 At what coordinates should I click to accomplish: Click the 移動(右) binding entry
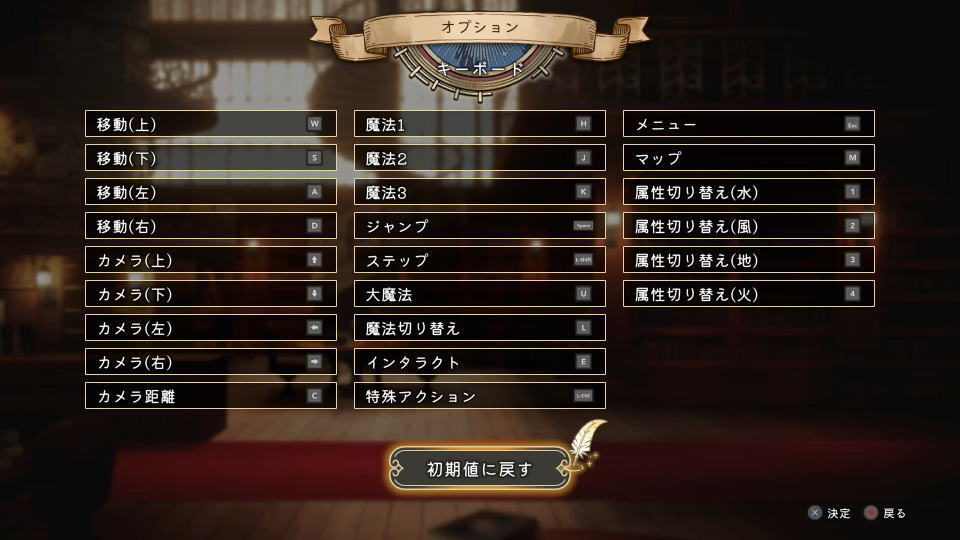tap(210, 226)
